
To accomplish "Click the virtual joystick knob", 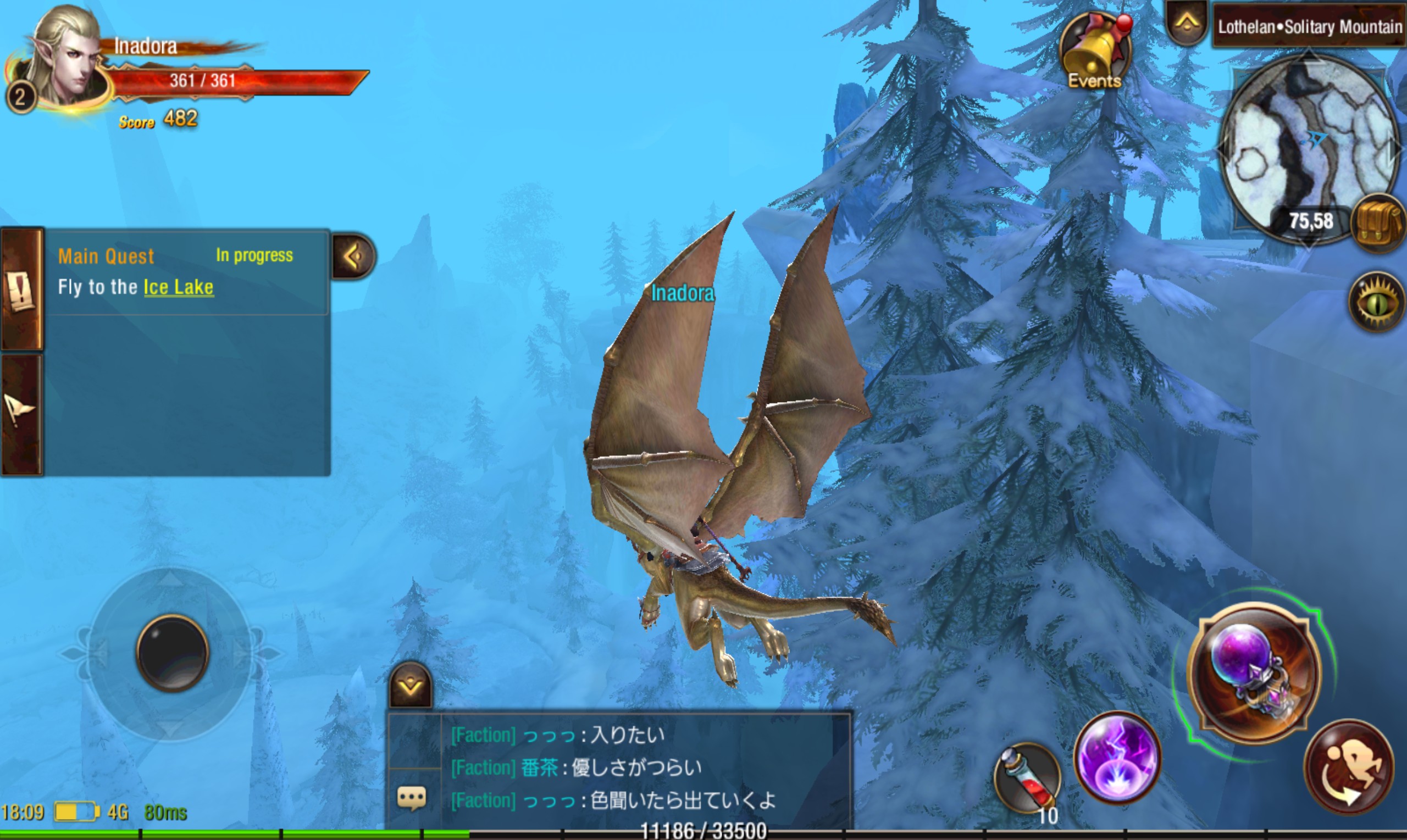I will click(172, 654).
